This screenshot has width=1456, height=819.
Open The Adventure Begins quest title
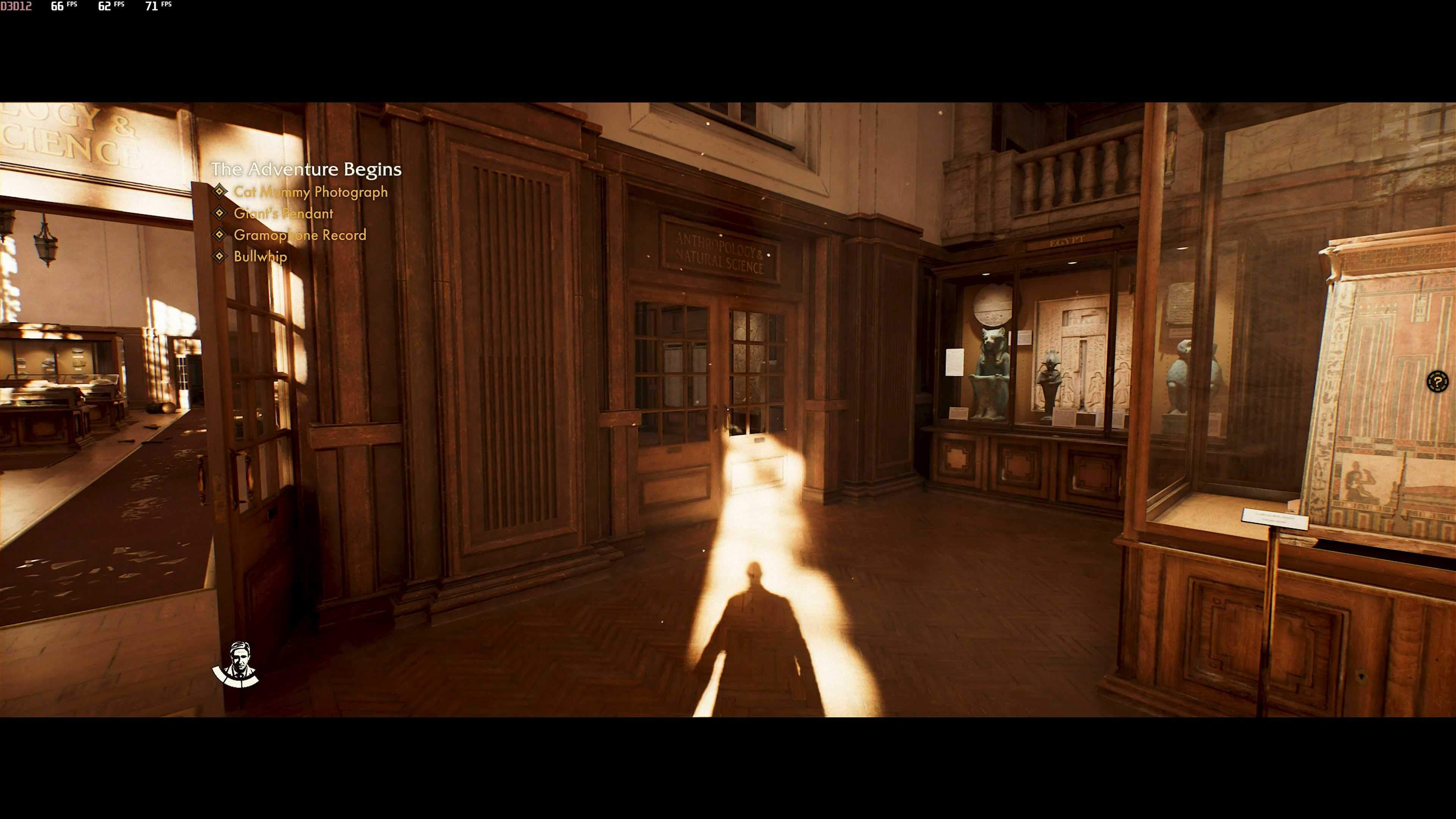(x=306, y=169)
